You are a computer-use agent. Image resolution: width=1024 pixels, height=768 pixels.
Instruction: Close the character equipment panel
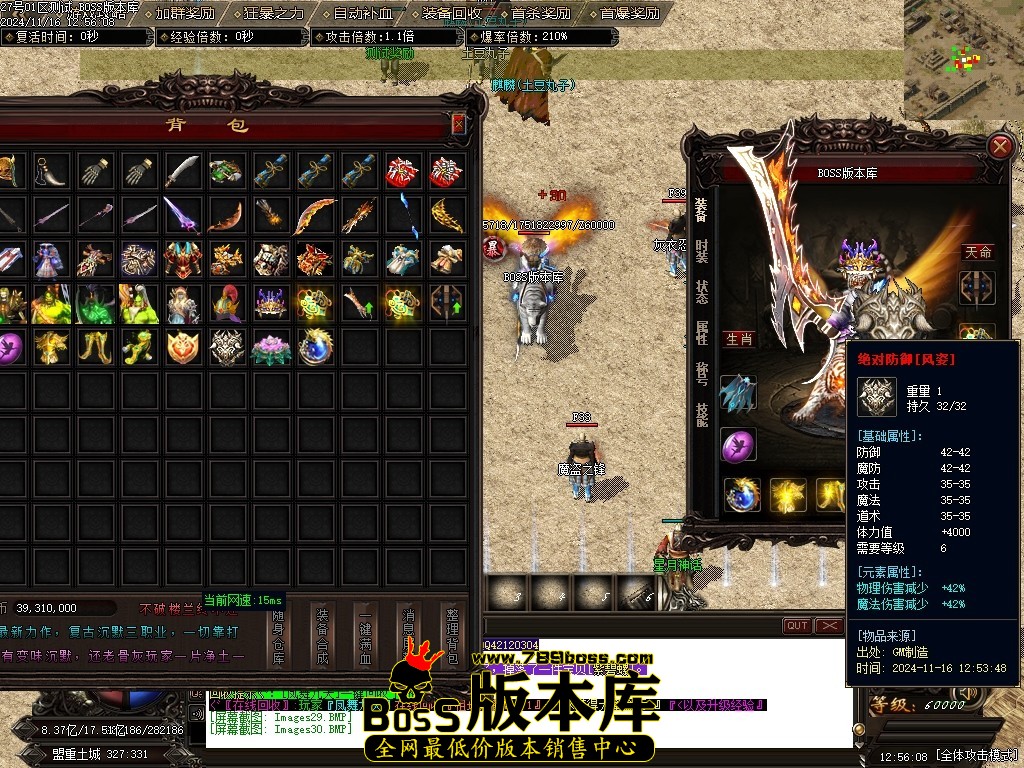point(999,147)
